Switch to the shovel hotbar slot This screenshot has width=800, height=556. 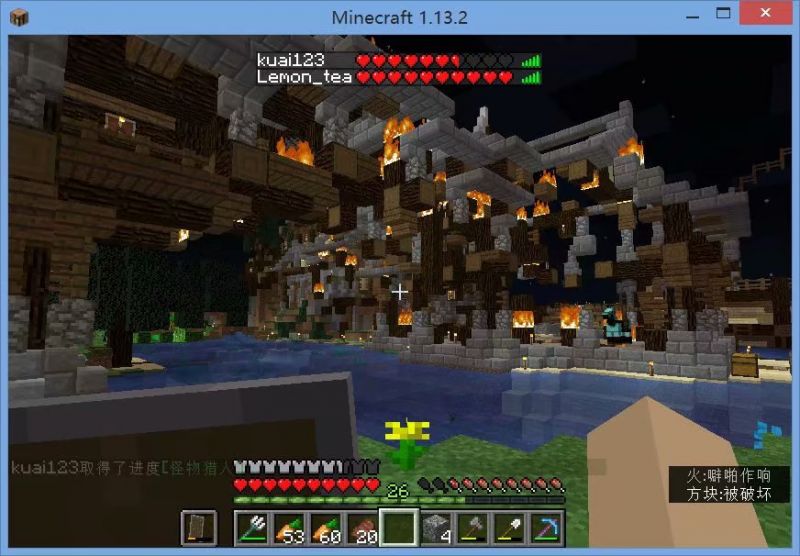point(508,527)
